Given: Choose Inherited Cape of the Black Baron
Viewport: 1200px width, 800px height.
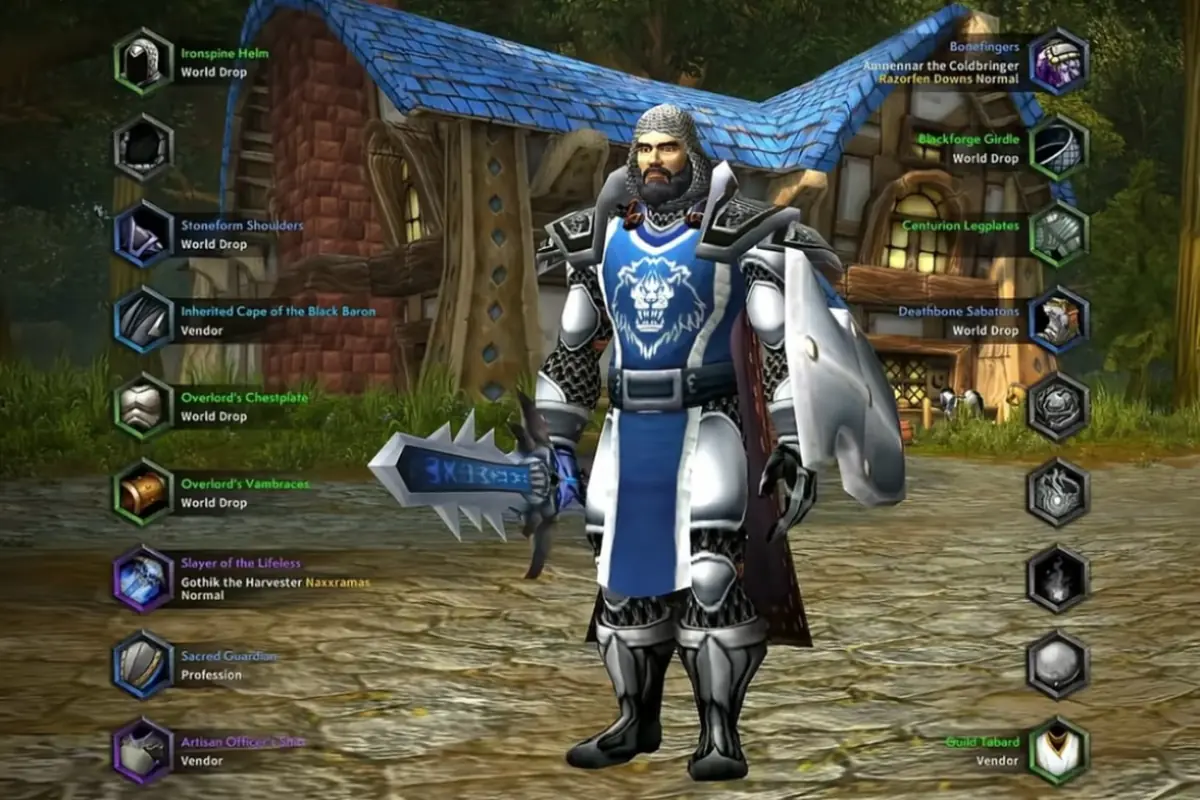Looking at the screenshot, I should (x=143, y=320).
